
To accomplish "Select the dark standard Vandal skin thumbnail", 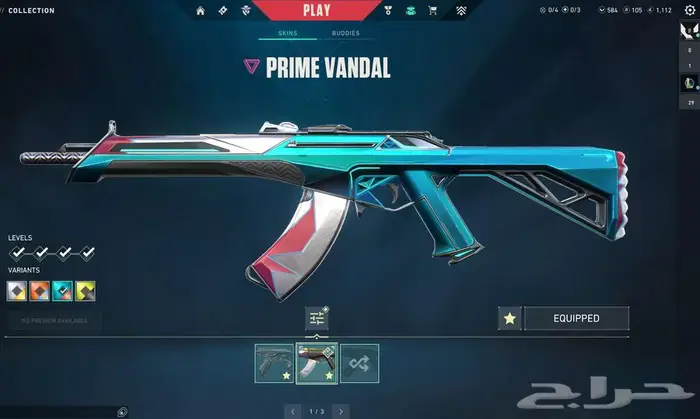I will [x=273, y=363].
